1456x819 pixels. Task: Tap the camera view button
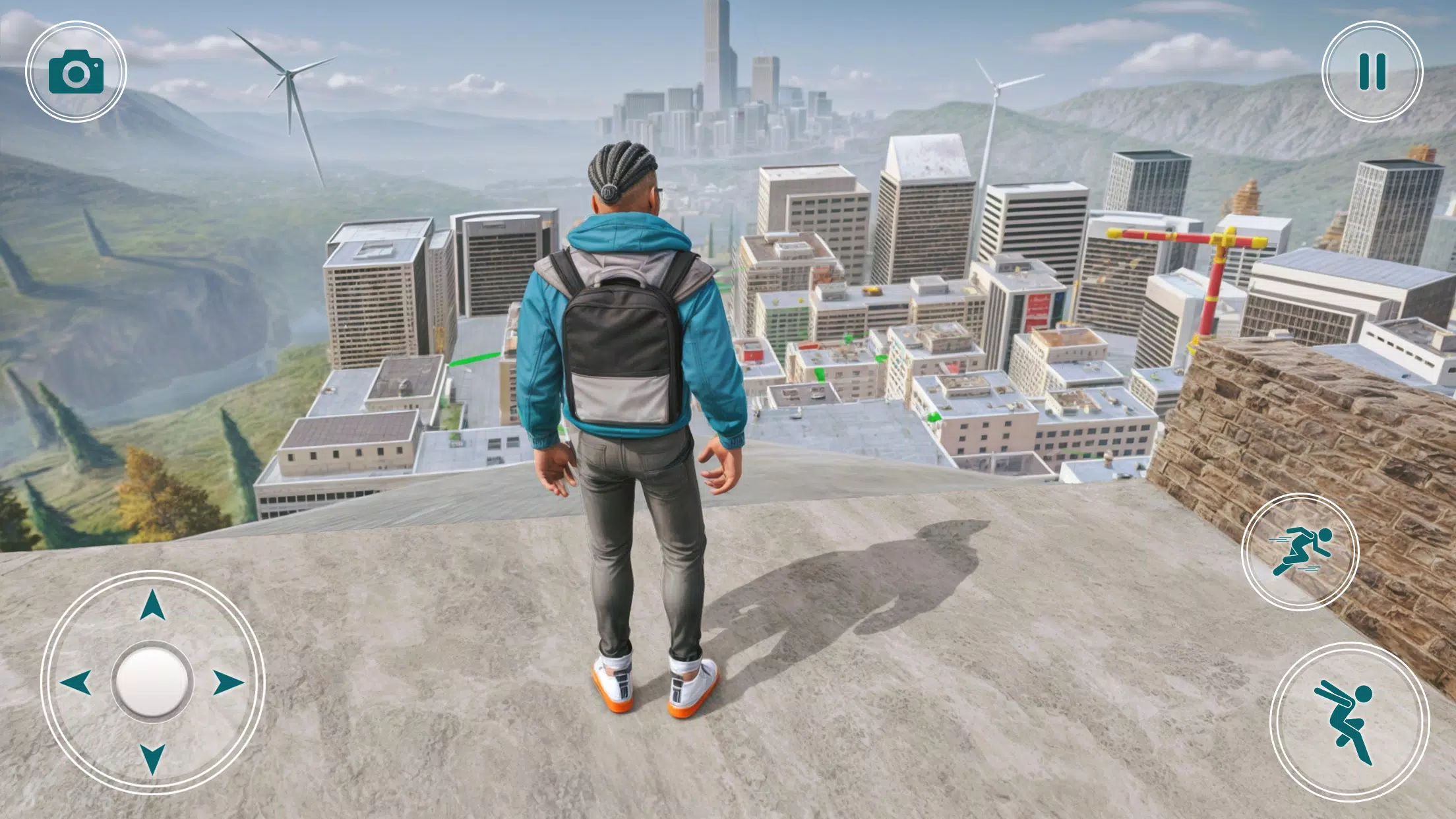pos(76,71)
